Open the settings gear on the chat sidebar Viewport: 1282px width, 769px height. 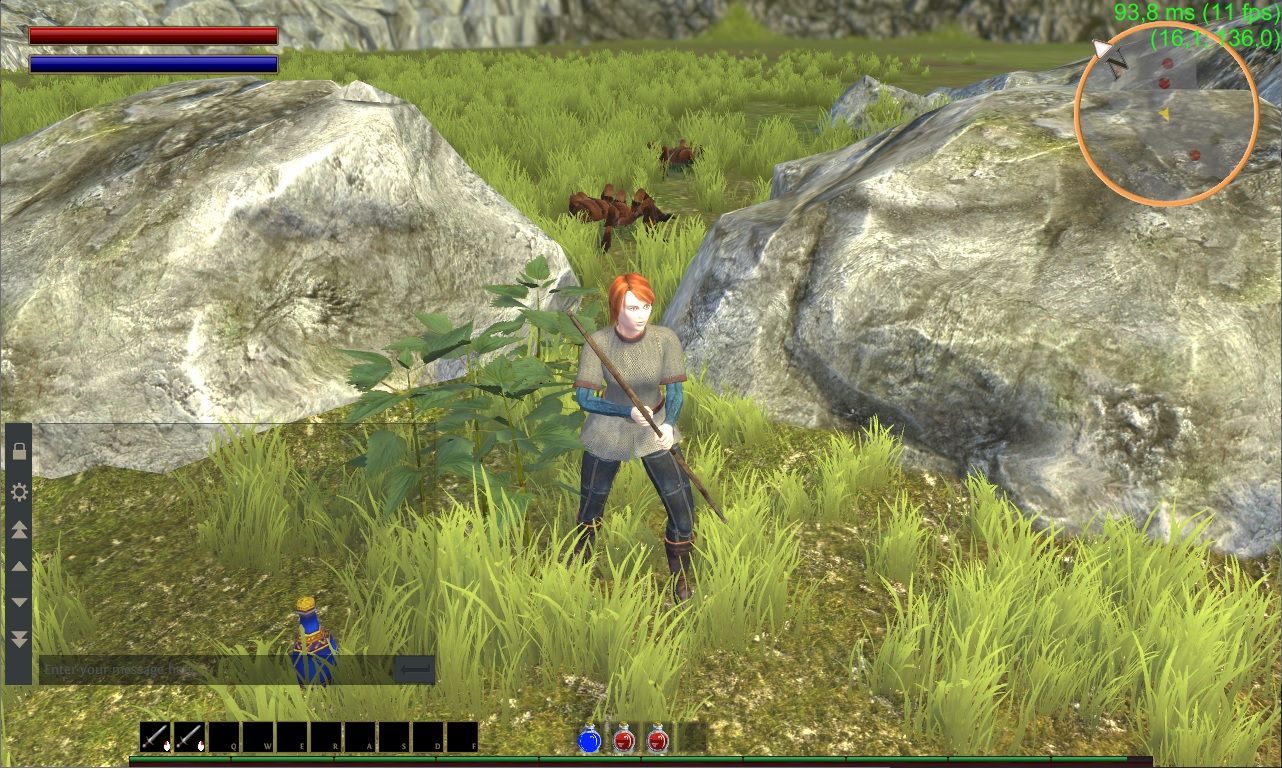[18, 492]
